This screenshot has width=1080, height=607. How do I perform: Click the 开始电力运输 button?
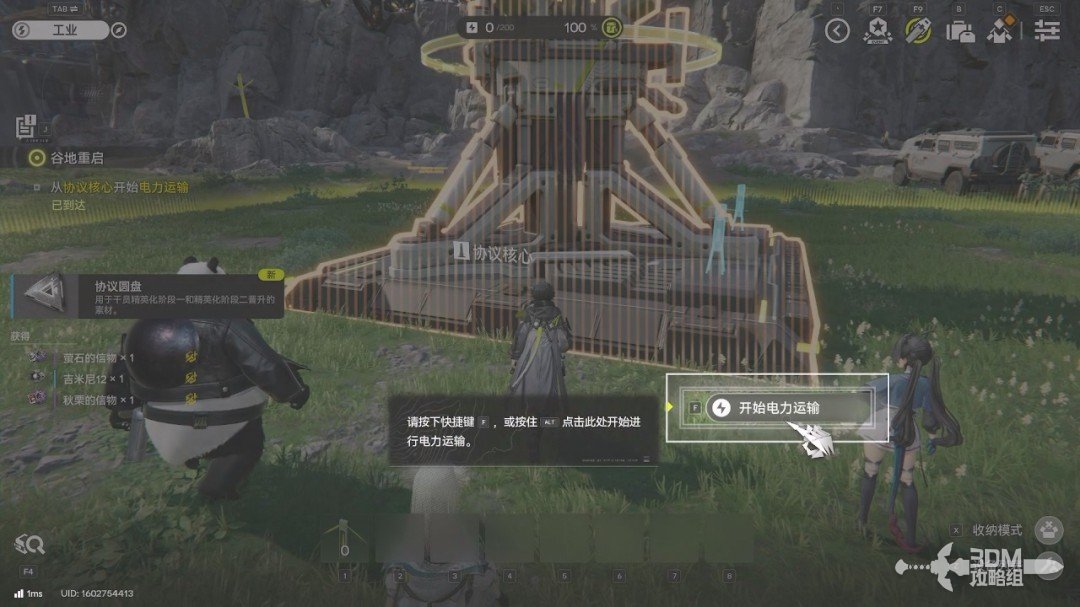778,408
